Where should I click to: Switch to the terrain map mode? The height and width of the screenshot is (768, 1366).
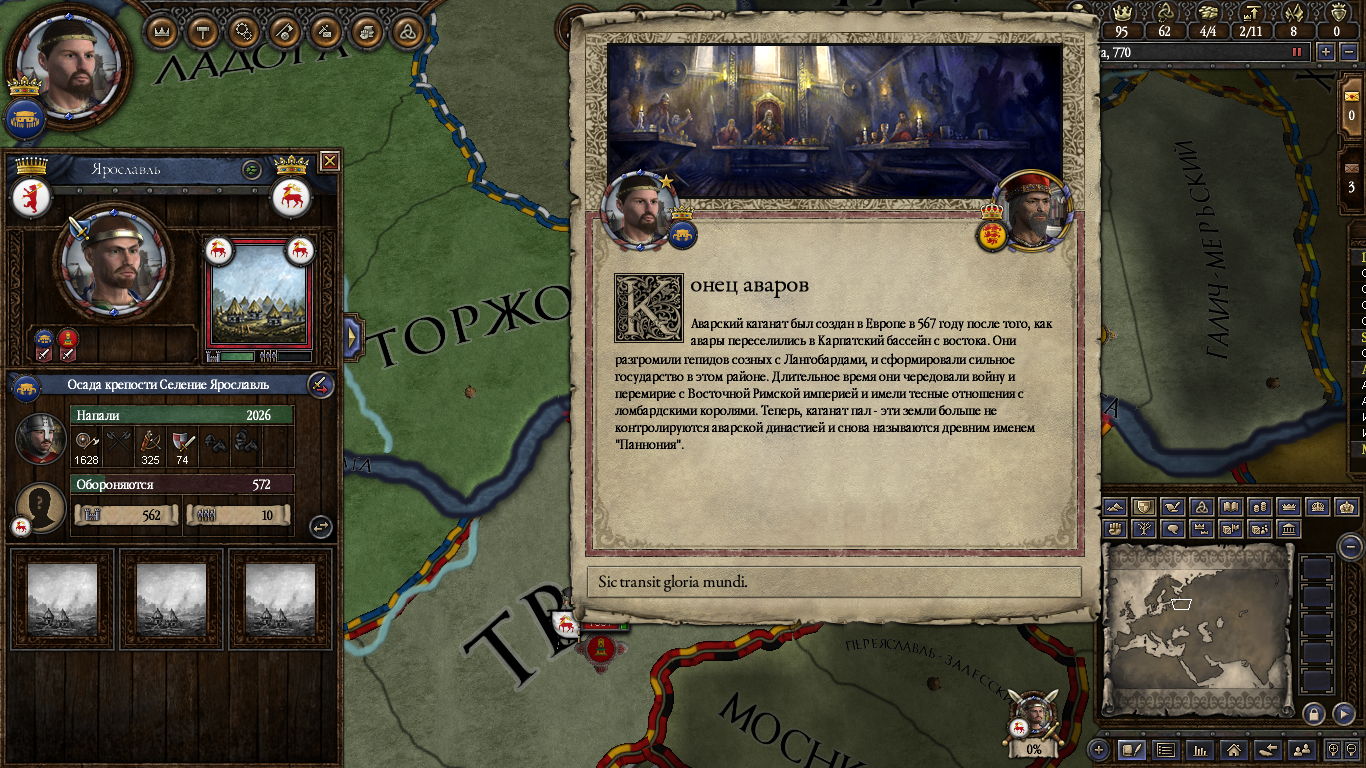pos(1115,508)
